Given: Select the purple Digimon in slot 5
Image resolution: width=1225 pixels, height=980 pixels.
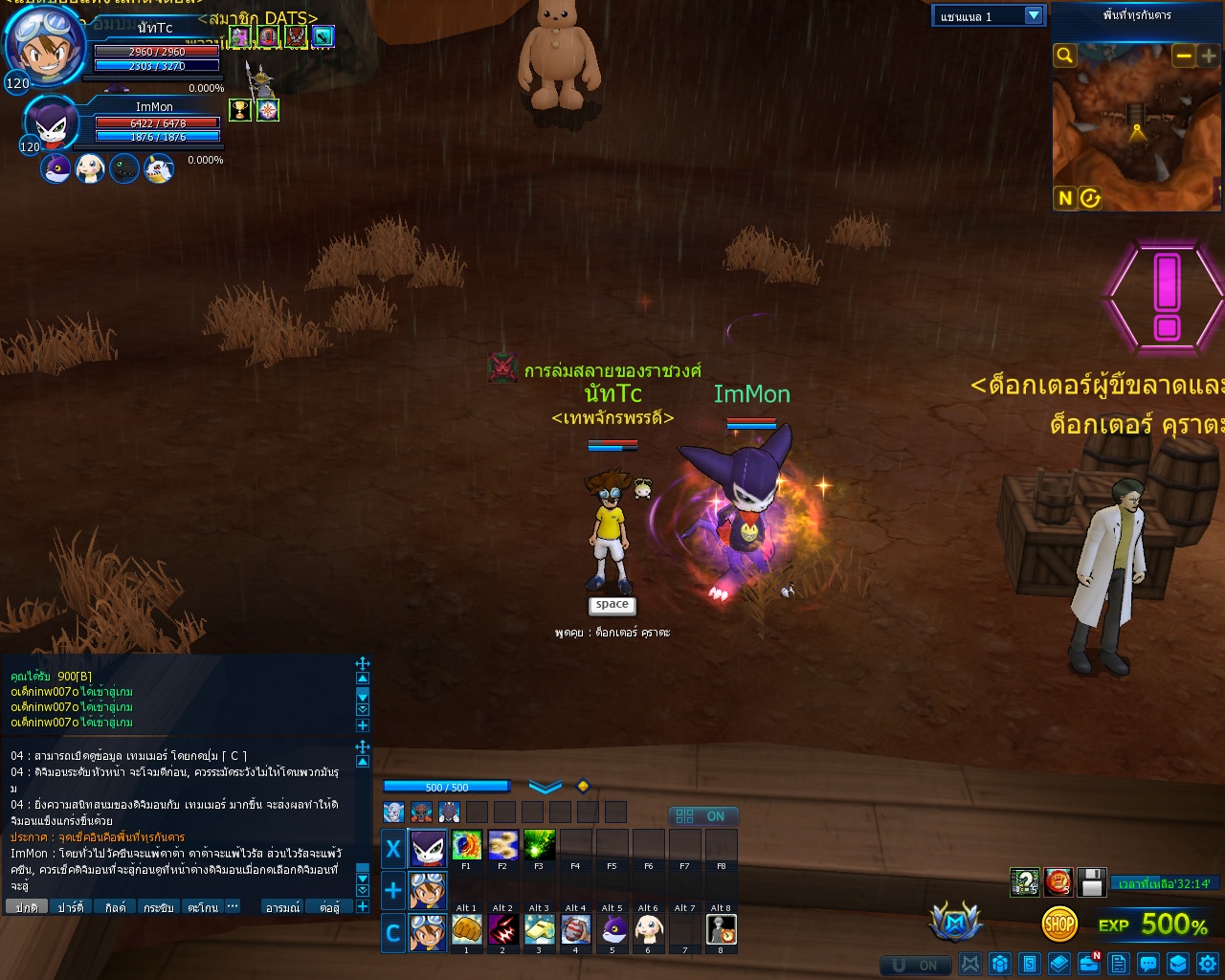Looking at the screenshot, I should tap(612, 929).
